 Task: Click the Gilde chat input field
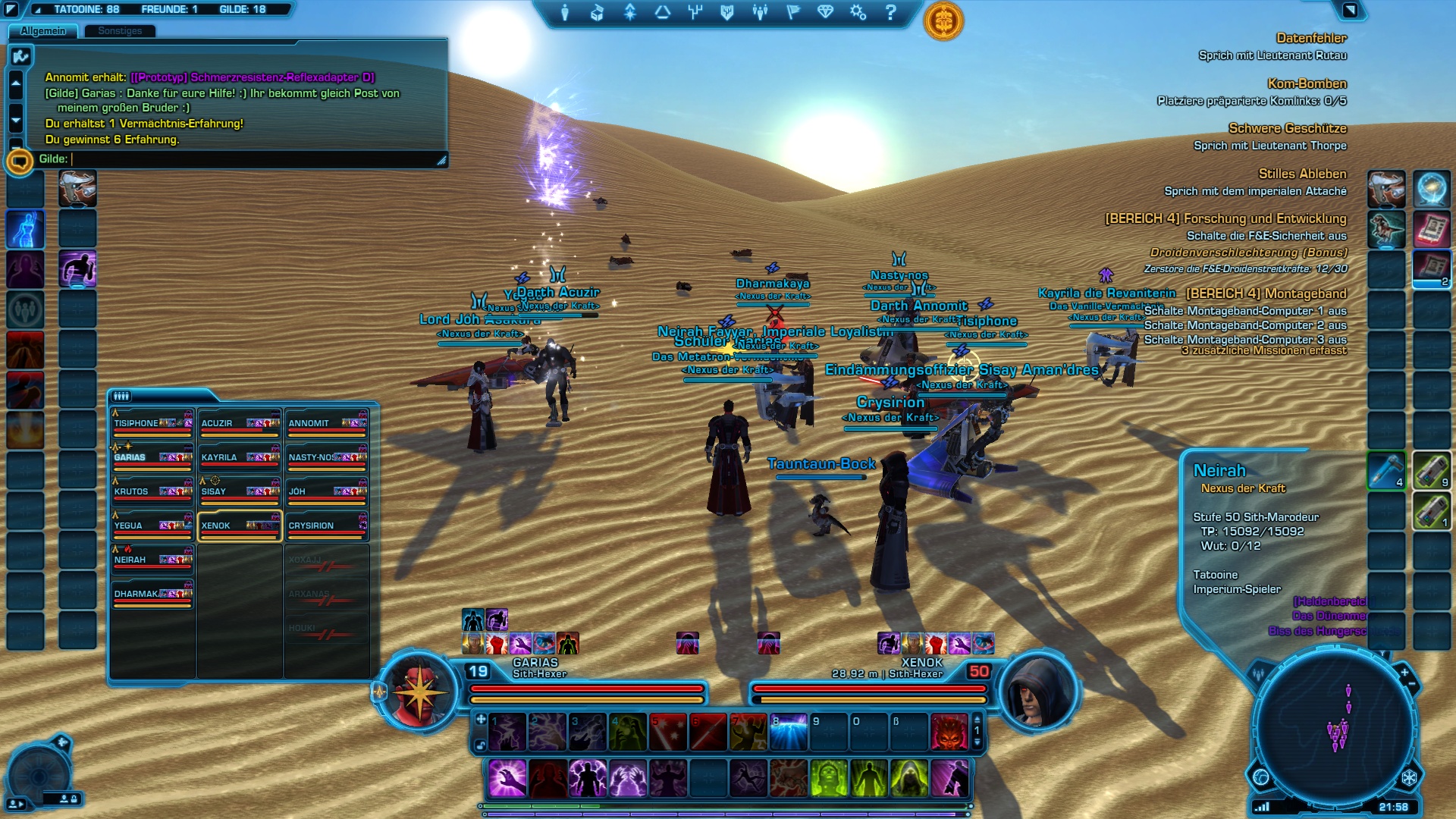(250, 159)
